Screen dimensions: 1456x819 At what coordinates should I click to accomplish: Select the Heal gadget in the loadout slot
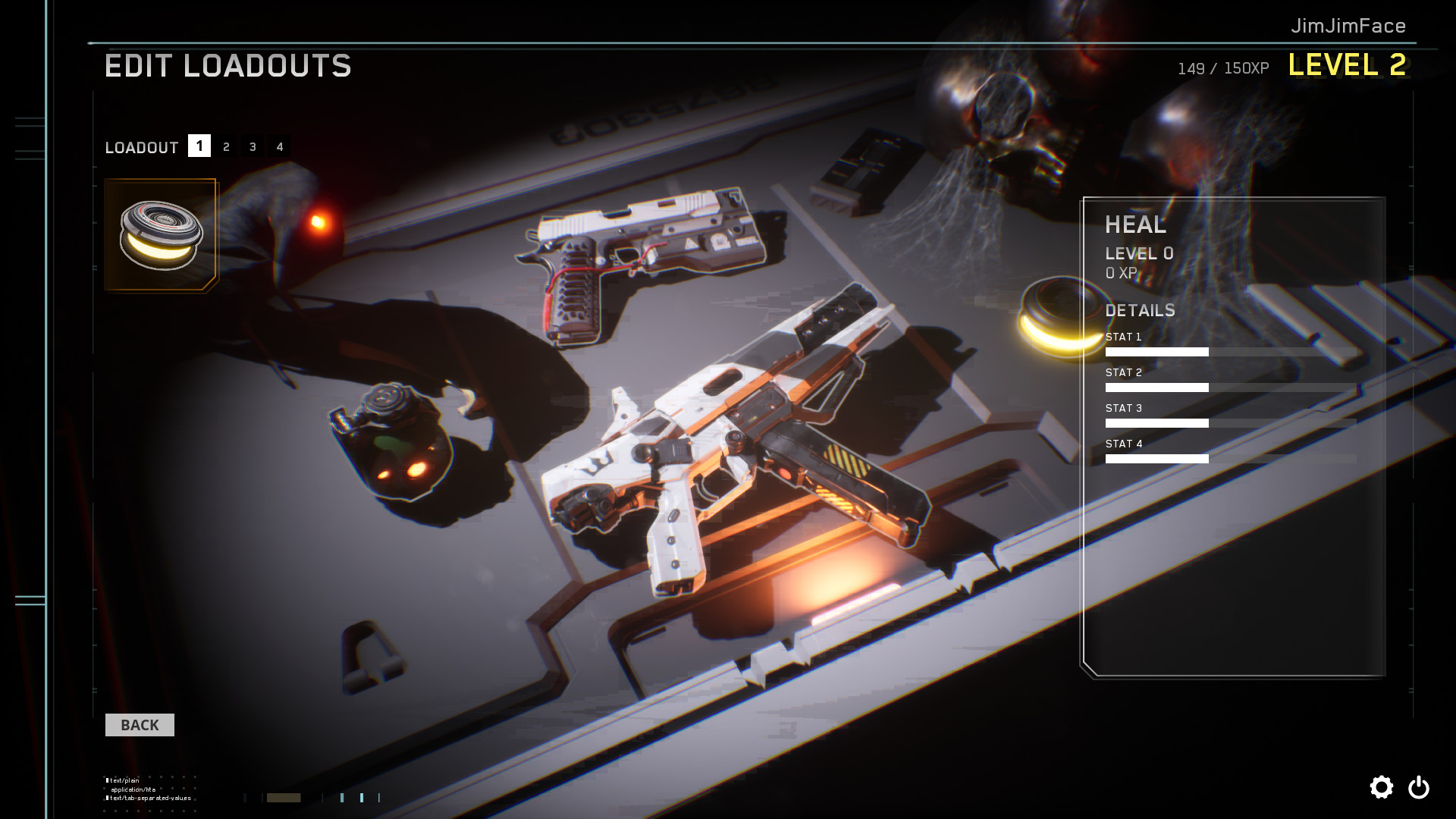tap(160, 234)
